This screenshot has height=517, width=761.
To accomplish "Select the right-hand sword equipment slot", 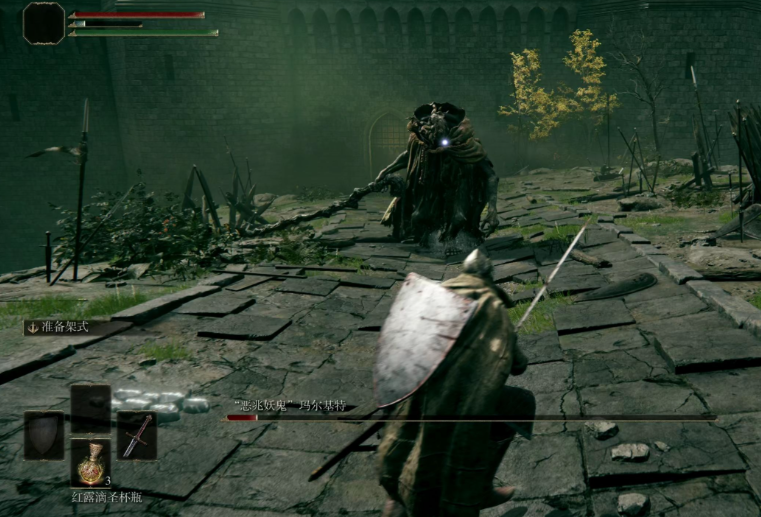I will 137,435.
